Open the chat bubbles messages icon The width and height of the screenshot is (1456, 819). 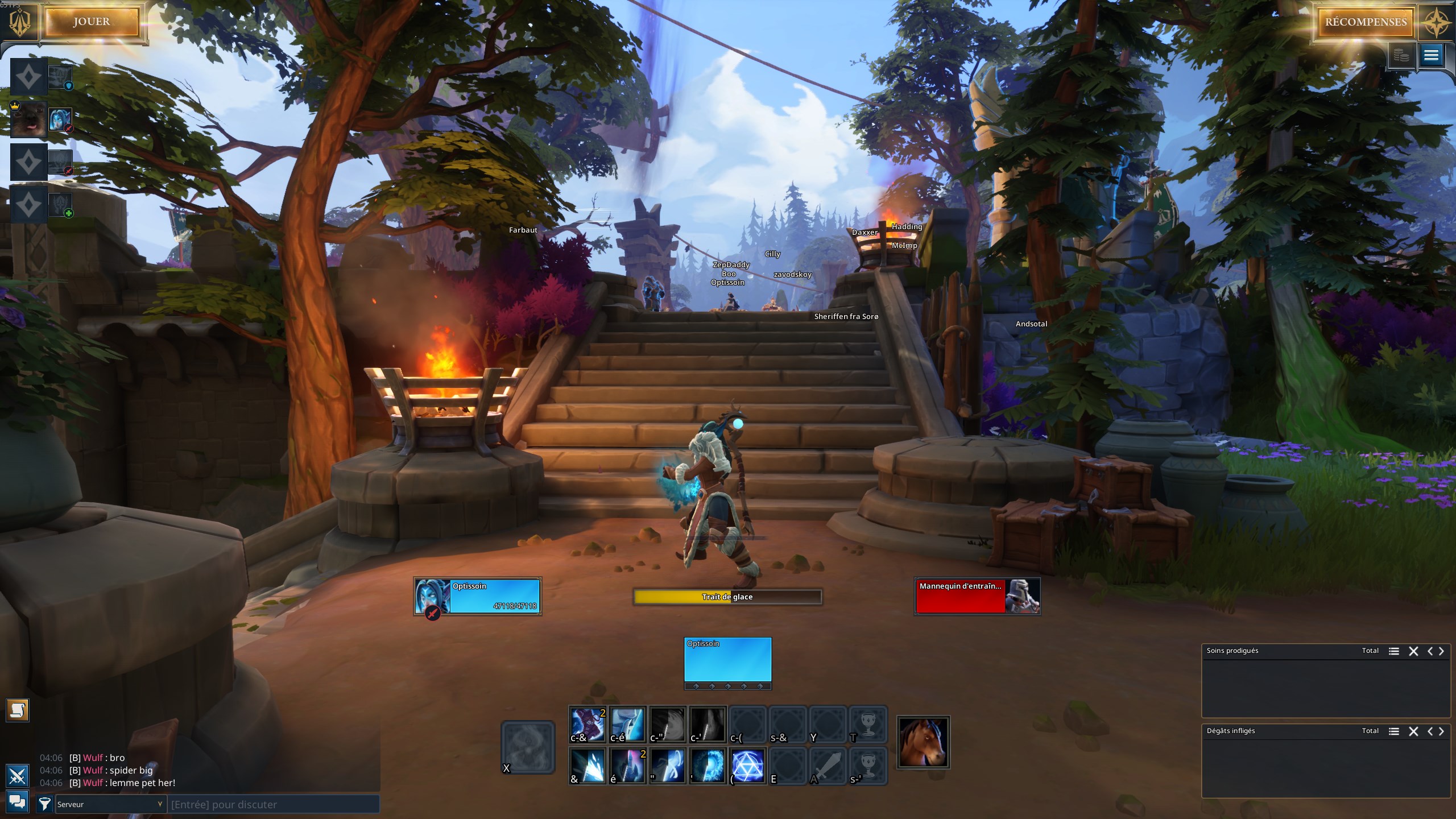[18, 802]
